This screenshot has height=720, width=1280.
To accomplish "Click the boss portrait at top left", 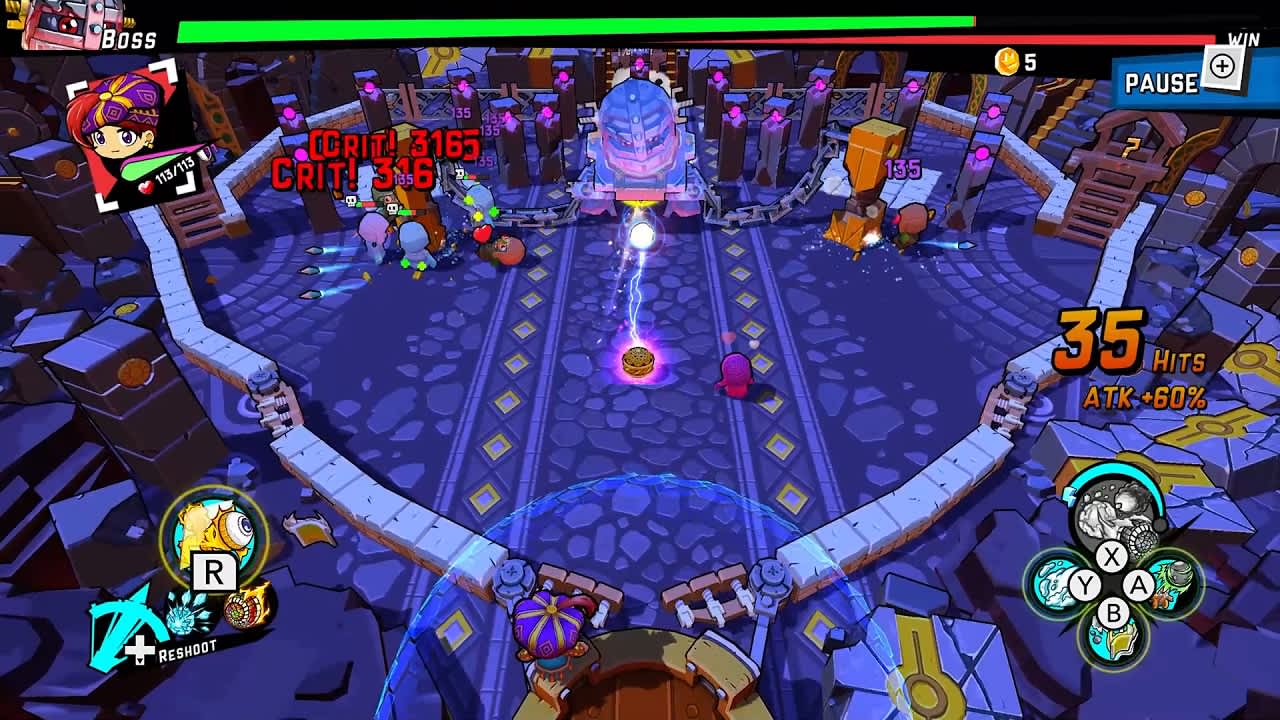I will tap(61, 27).
